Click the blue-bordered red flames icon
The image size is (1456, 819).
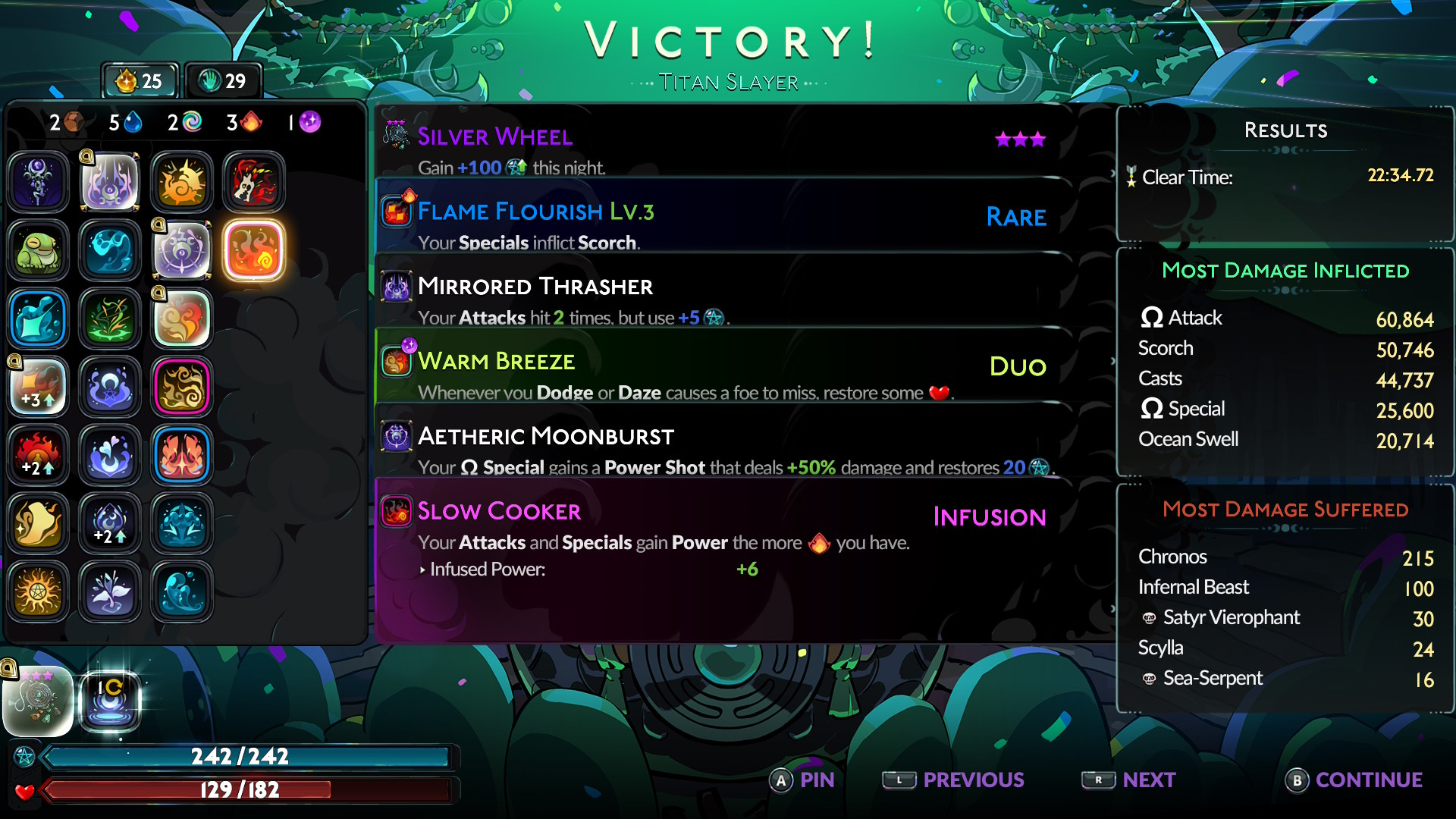pos(182,455)
